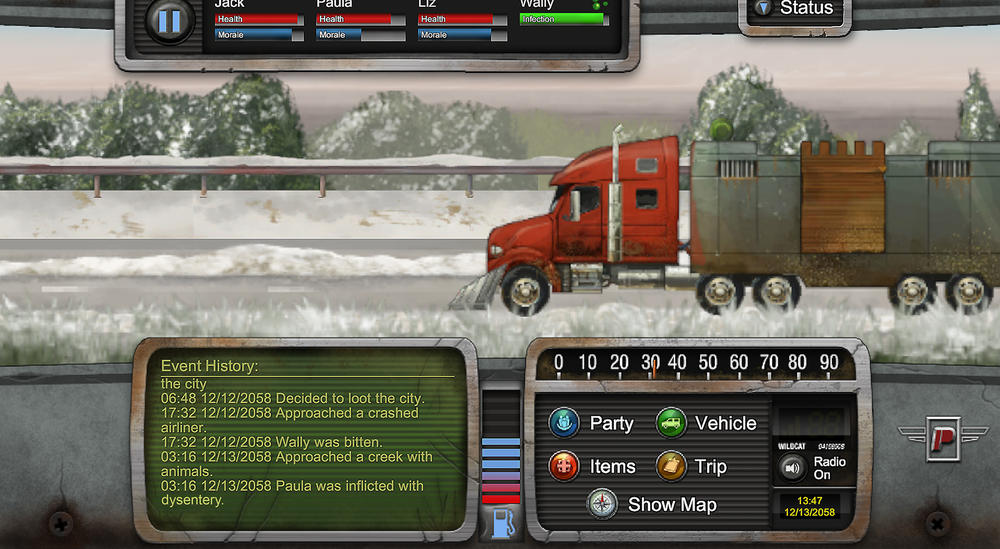Image resolution: width=1000 pixels, height=549 pixels.
Task: Select Wally's infection status panel
Action: point(563,19)
